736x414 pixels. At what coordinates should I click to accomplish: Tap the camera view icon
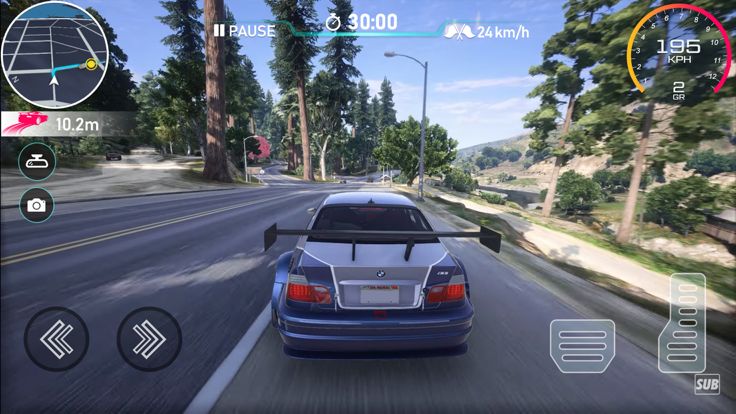click(x=37, y=205)
